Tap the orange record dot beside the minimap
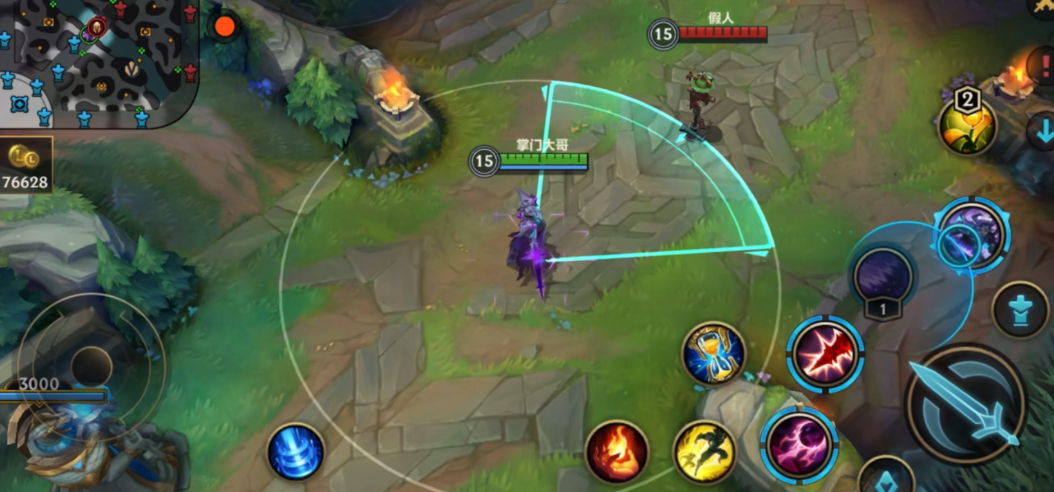The height and width of the screenshot is (492, 1054). tap(225, 26)
